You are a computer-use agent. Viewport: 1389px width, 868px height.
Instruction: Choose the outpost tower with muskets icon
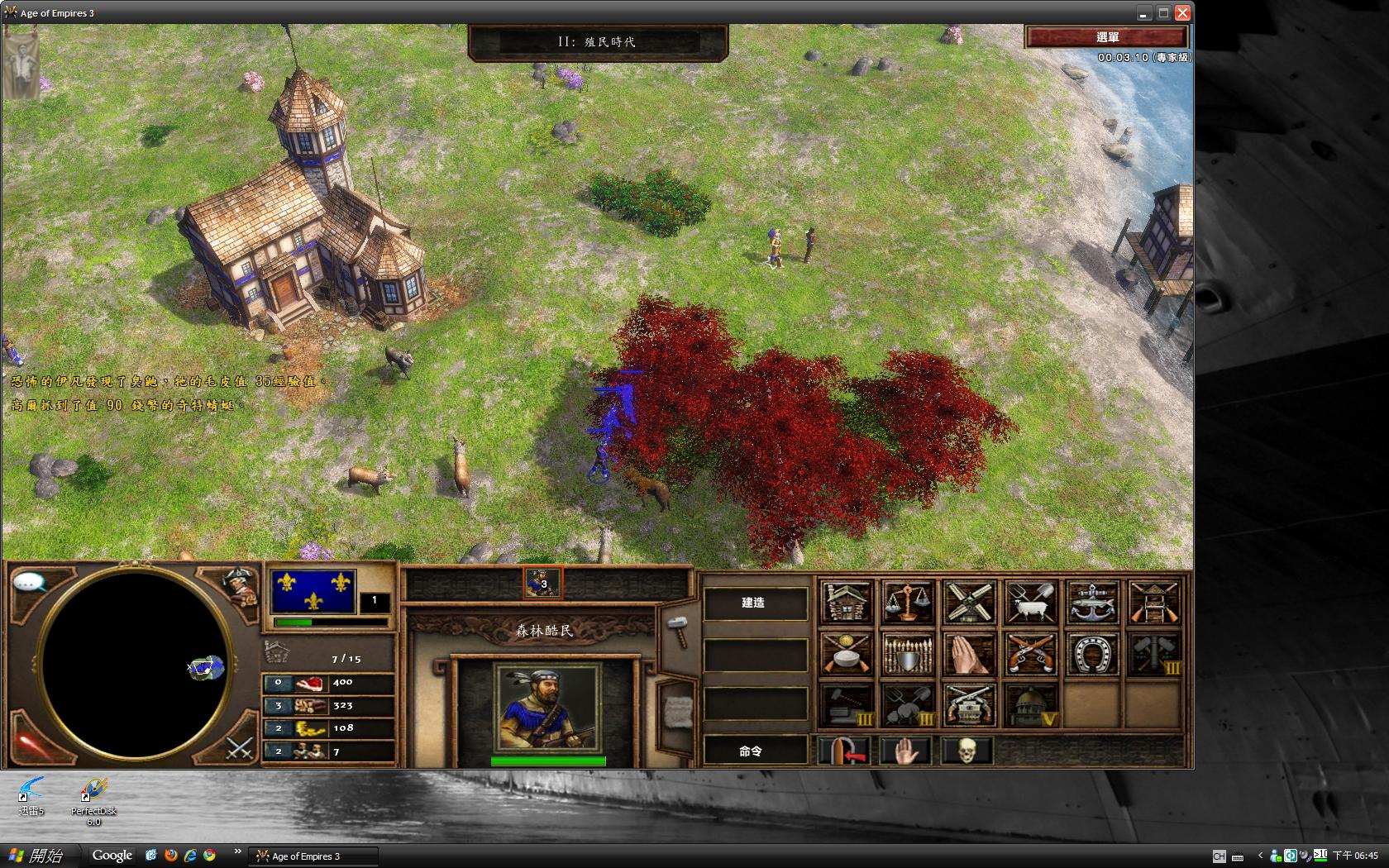tap(1154, 602)
